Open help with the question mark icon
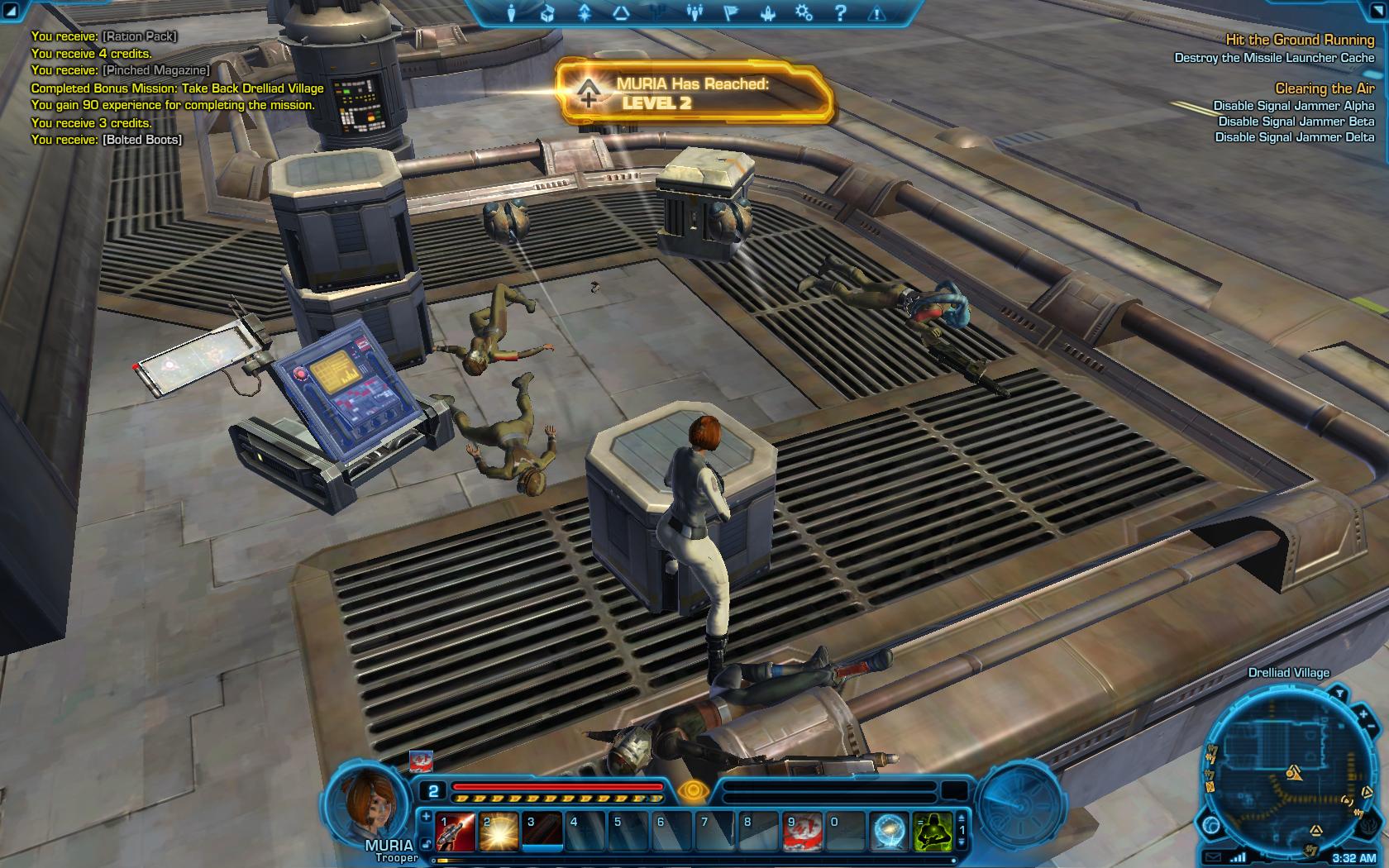 [841, 13]
